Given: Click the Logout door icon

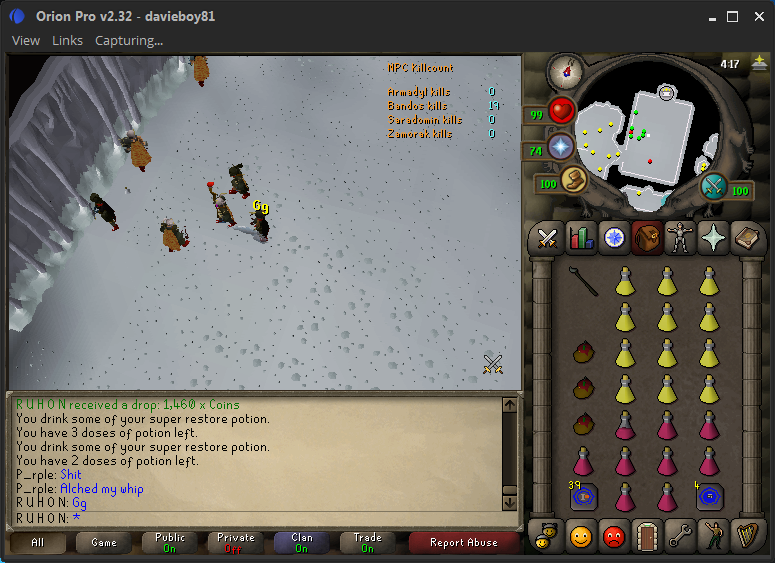Looking at the screenshot, I should 646,535.
